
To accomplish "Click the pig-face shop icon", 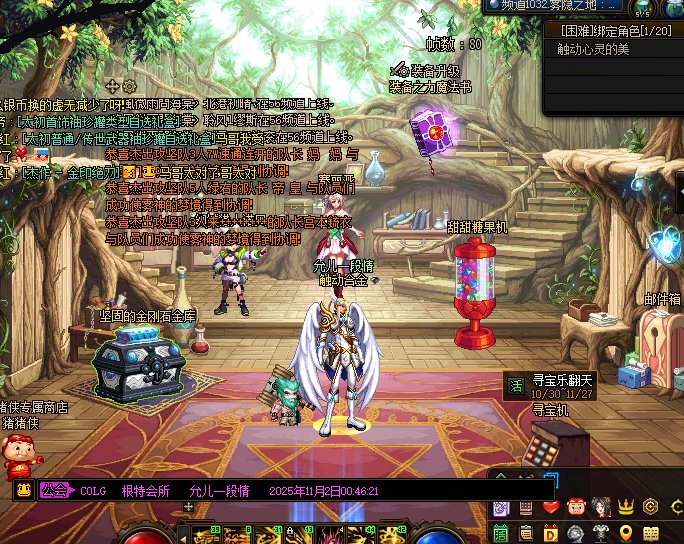I will [x=576, y=507].
